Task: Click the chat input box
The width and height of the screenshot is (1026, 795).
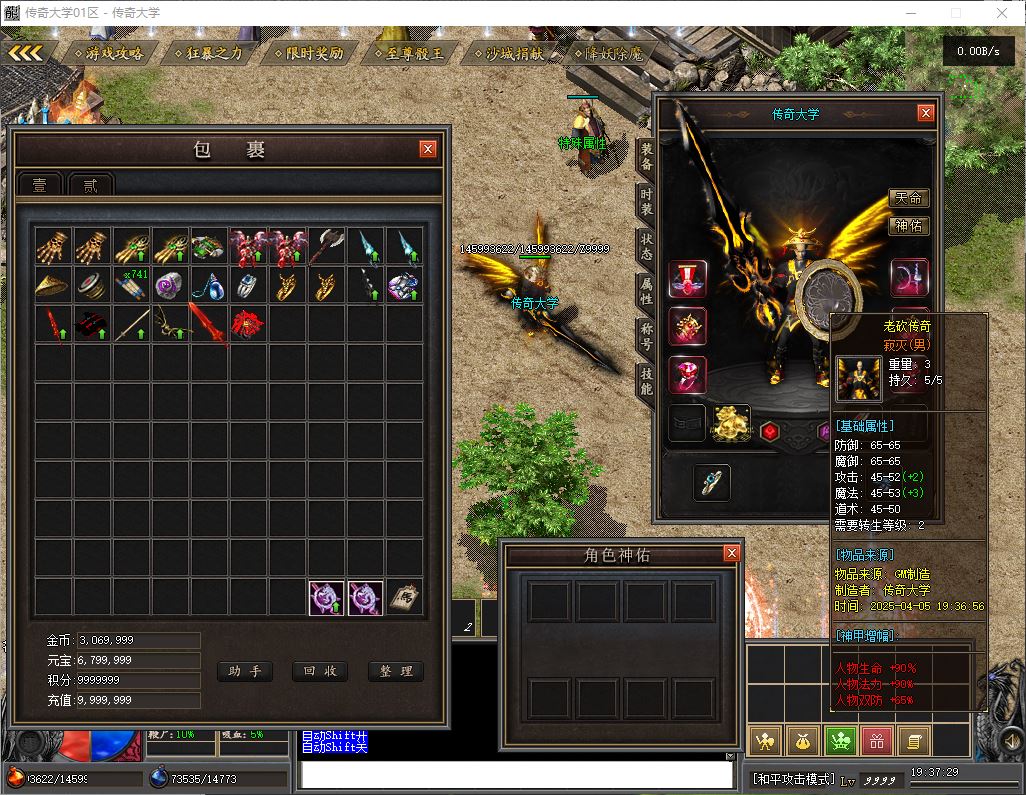Action: [517, 774]
